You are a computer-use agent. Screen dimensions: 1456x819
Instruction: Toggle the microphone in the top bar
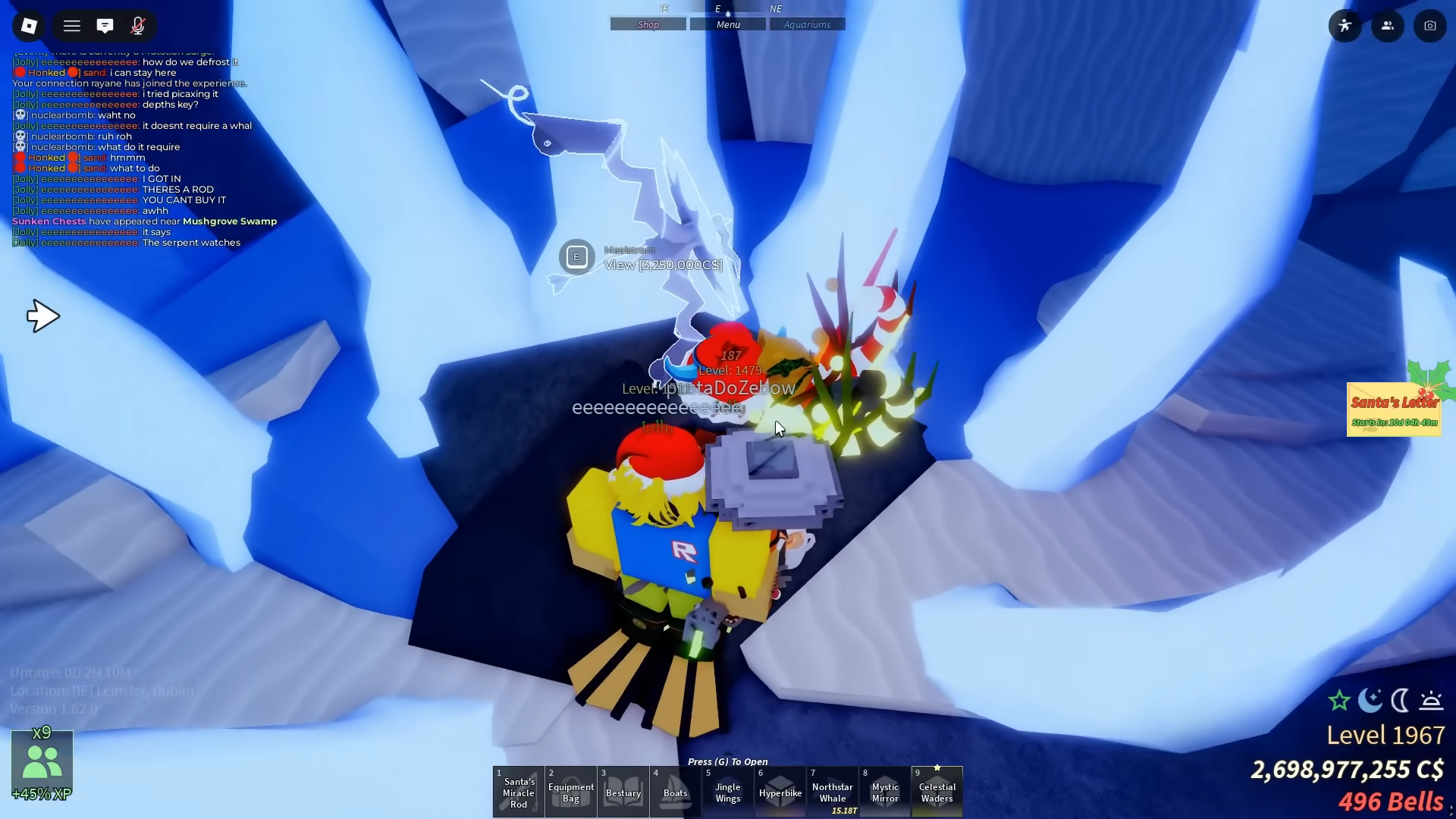tap(138, 25)
